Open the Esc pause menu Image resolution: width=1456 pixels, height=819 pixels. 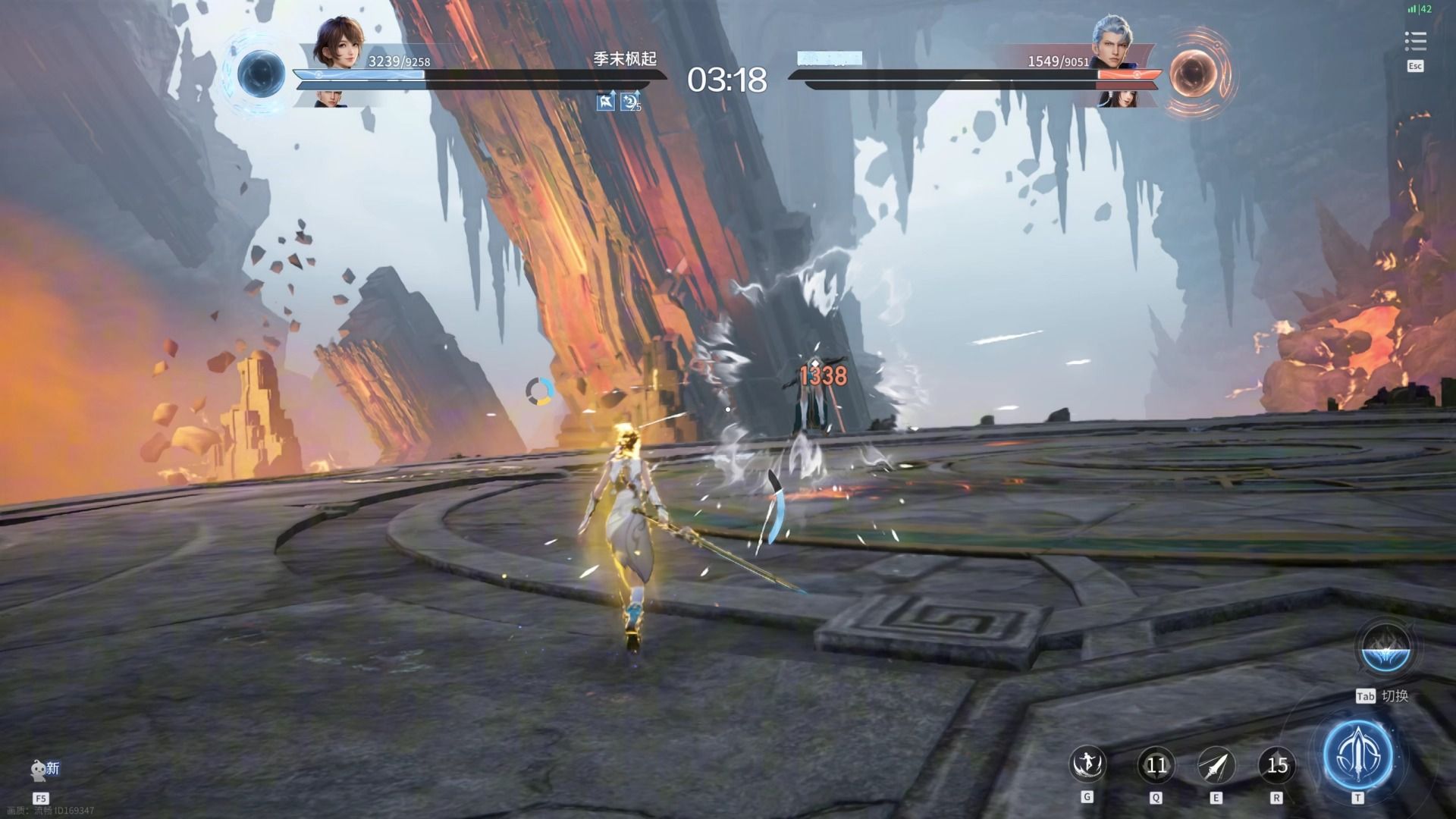[1414, 66]
